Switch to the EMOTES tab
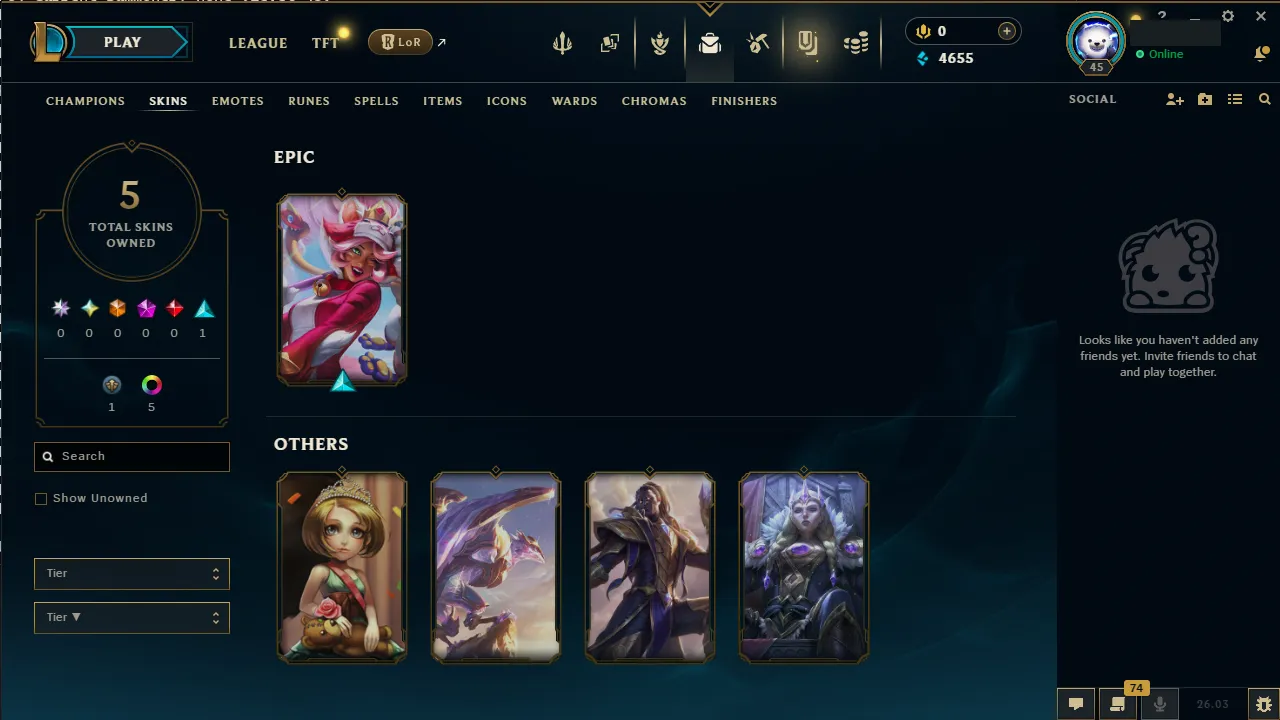1280x720 pixels. [237, 101]
